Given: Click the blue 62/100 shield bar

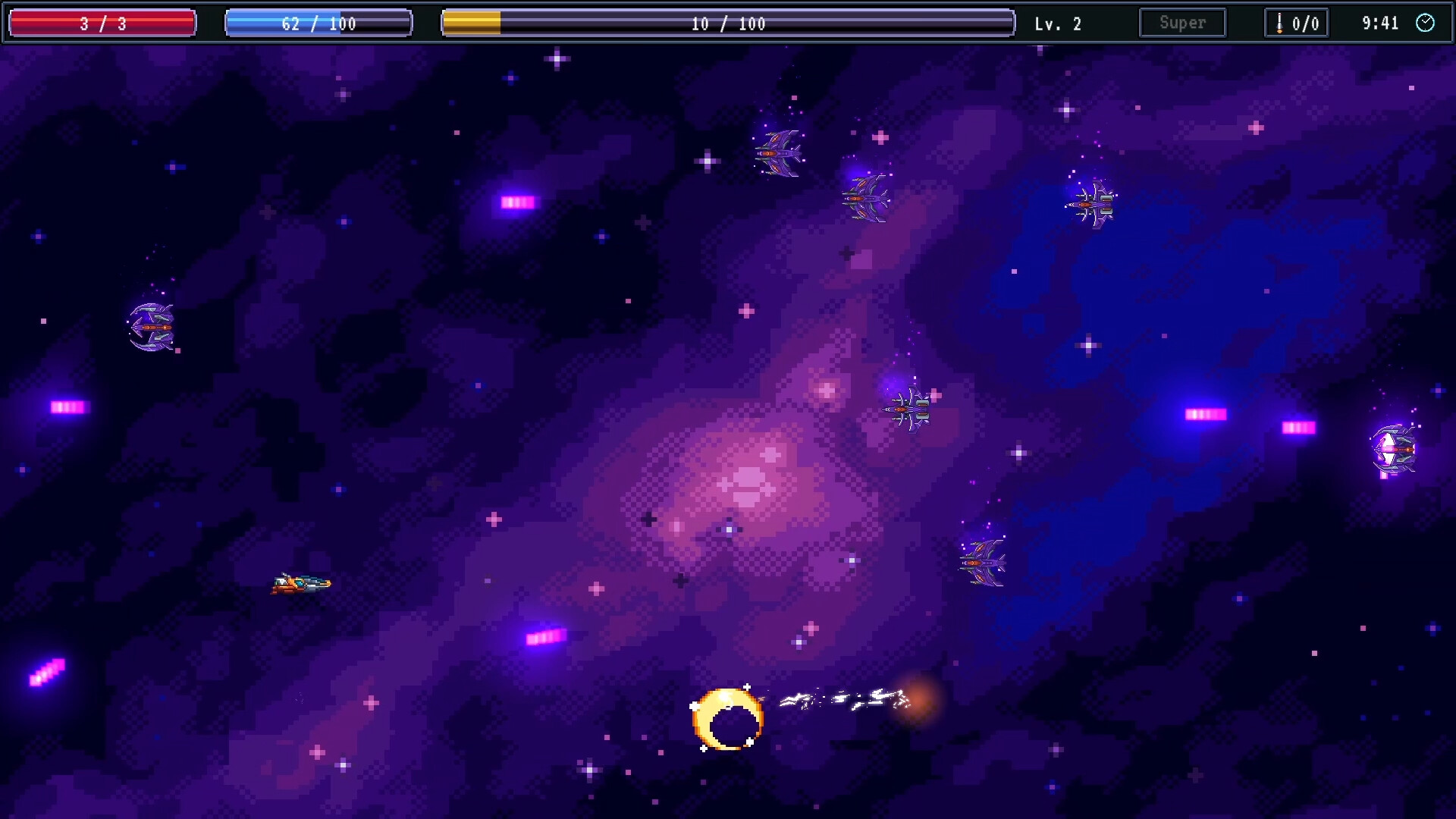Looking at the screenshot, I should tap(318, 23).
